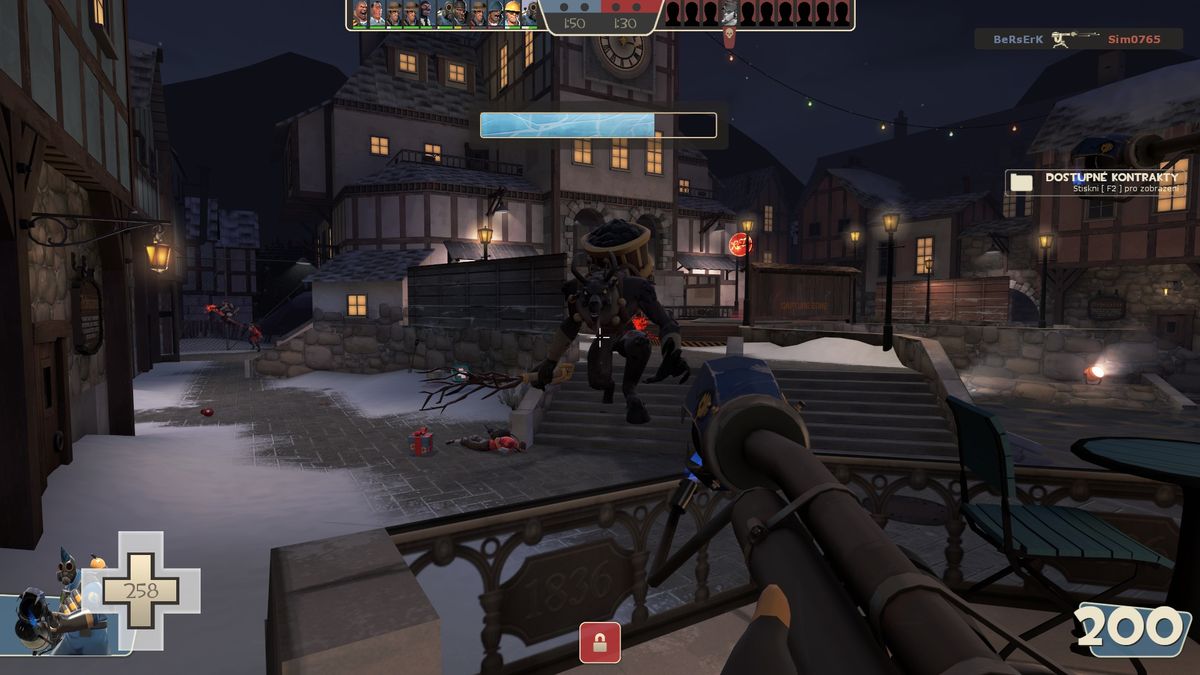This screenshot has height=675, width=1200.
Task: Click the red padlock icon
Action: click(x=600, y=642)
